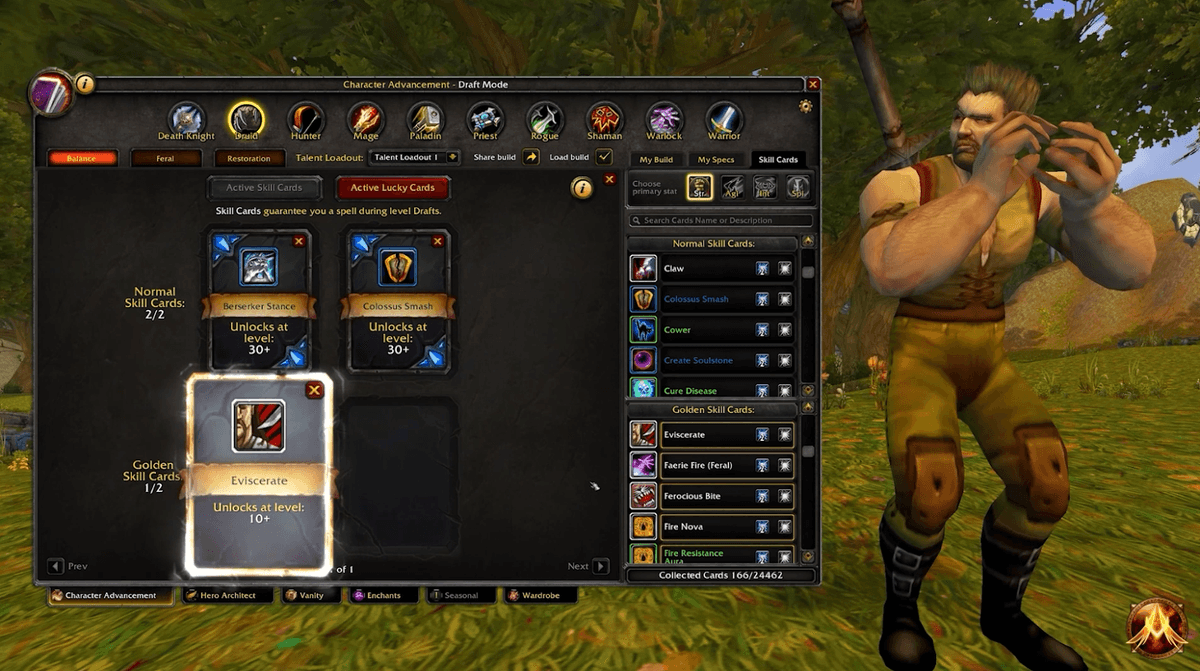Close the Character Advancement window
This screenshot has width=1200, height=671.
pos(813,85)
